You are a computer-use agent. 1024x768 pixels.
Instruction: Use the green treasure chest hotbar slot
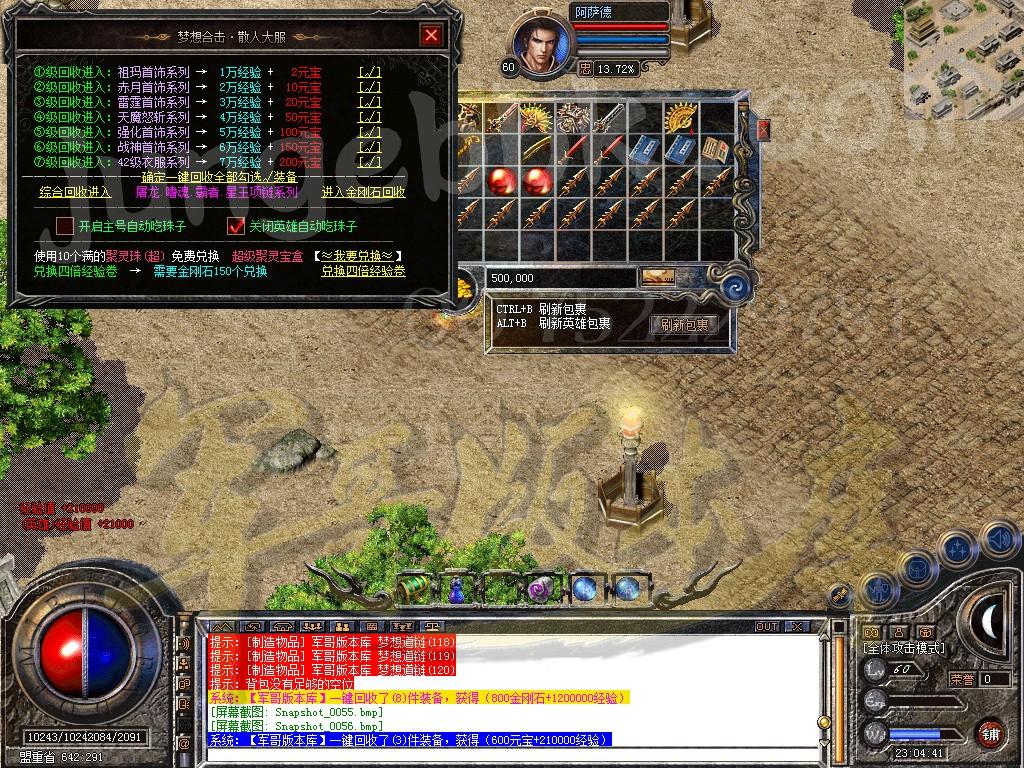(412, 589)
